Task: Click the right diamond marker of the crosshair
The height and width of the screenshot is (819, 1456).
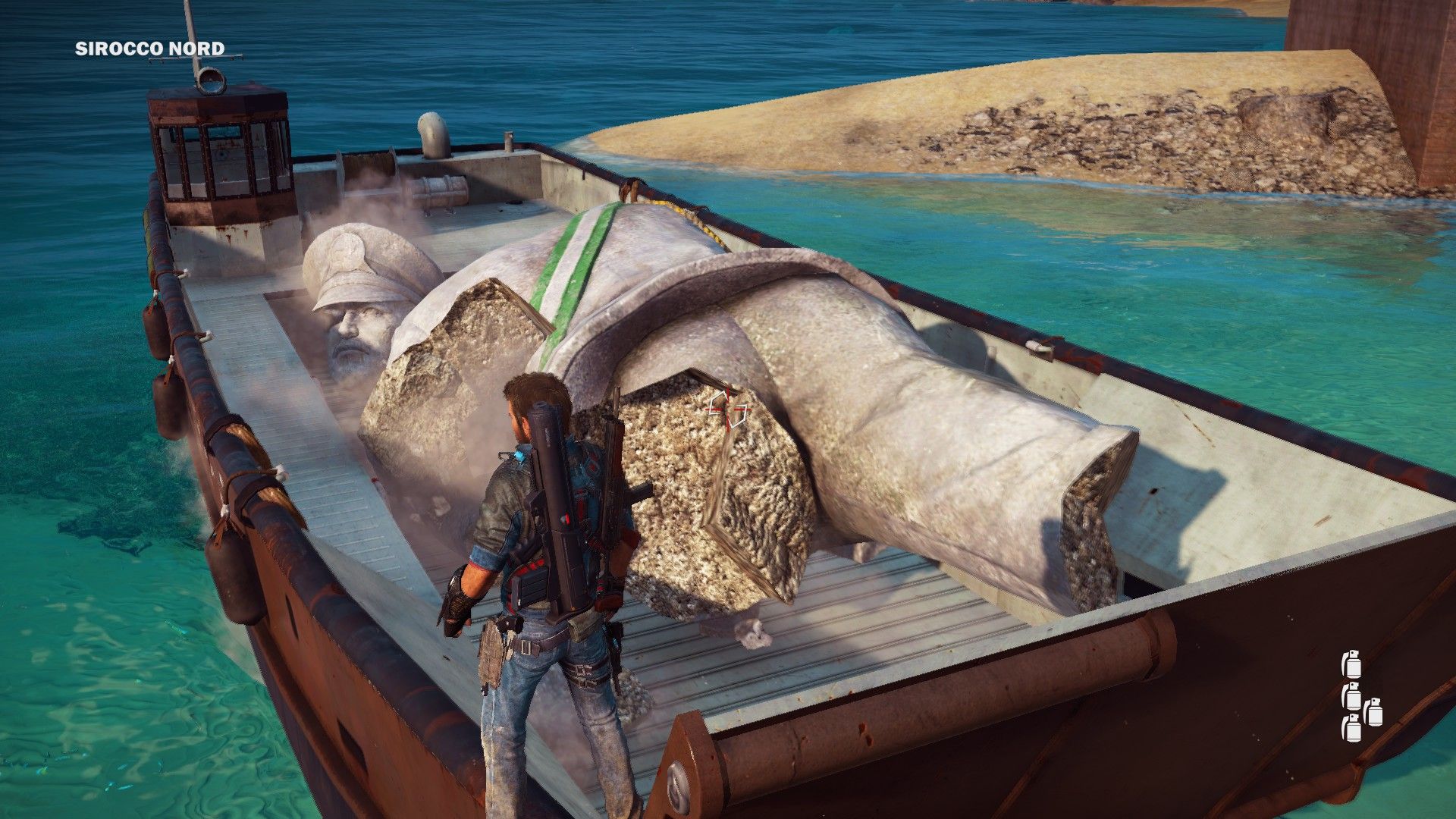Action: point(742,415)
